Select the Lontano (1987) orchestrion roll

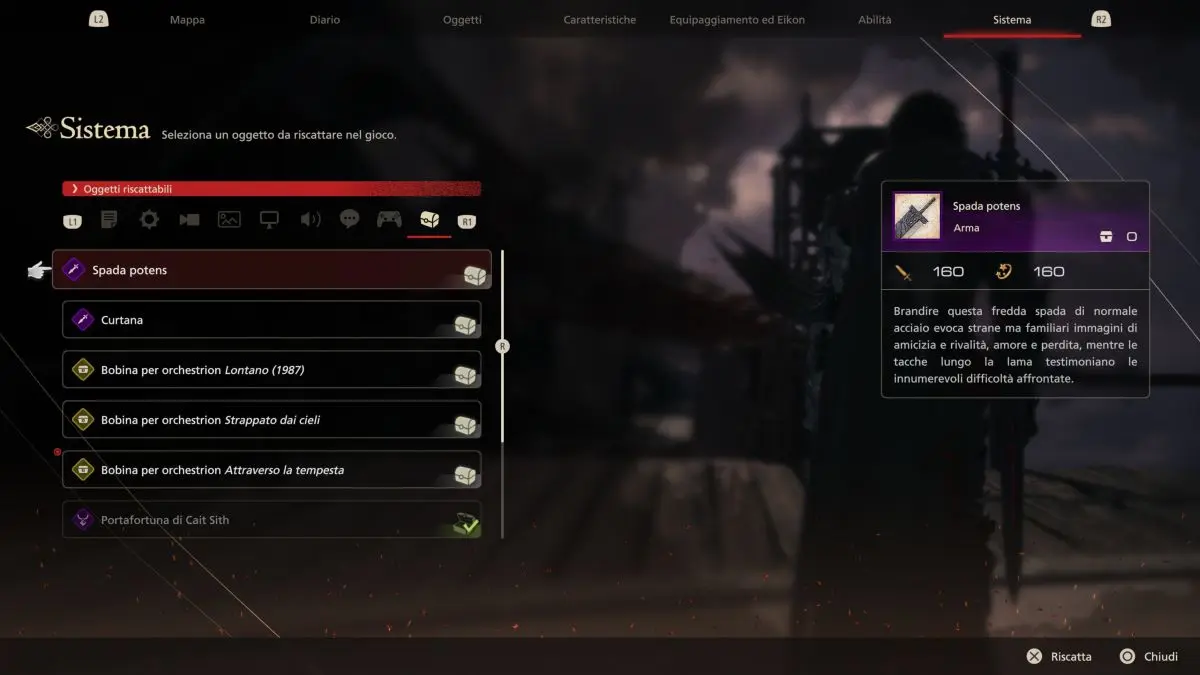point(271,370)
